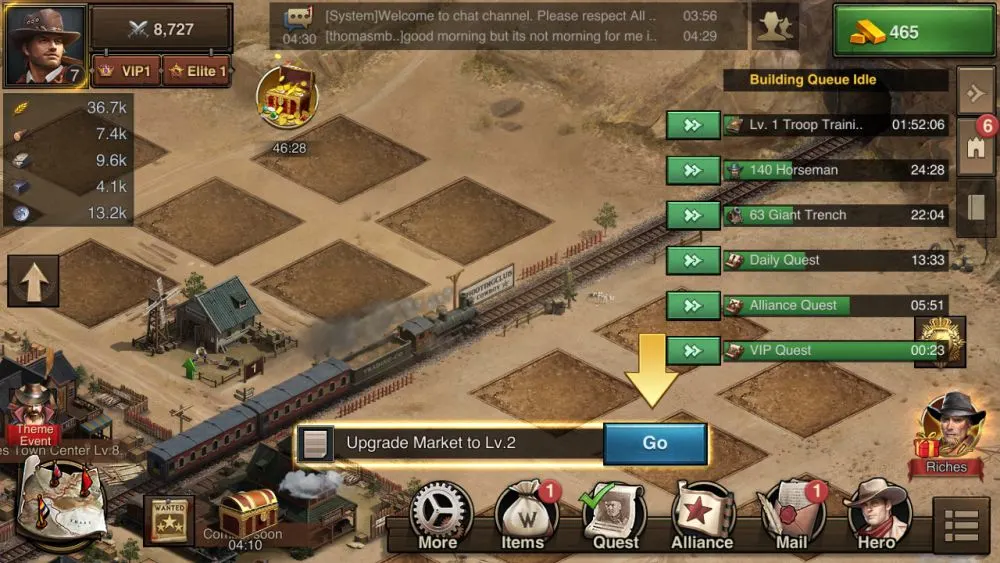Collect the treasure chest with gold timer

[x=287, y=97]
